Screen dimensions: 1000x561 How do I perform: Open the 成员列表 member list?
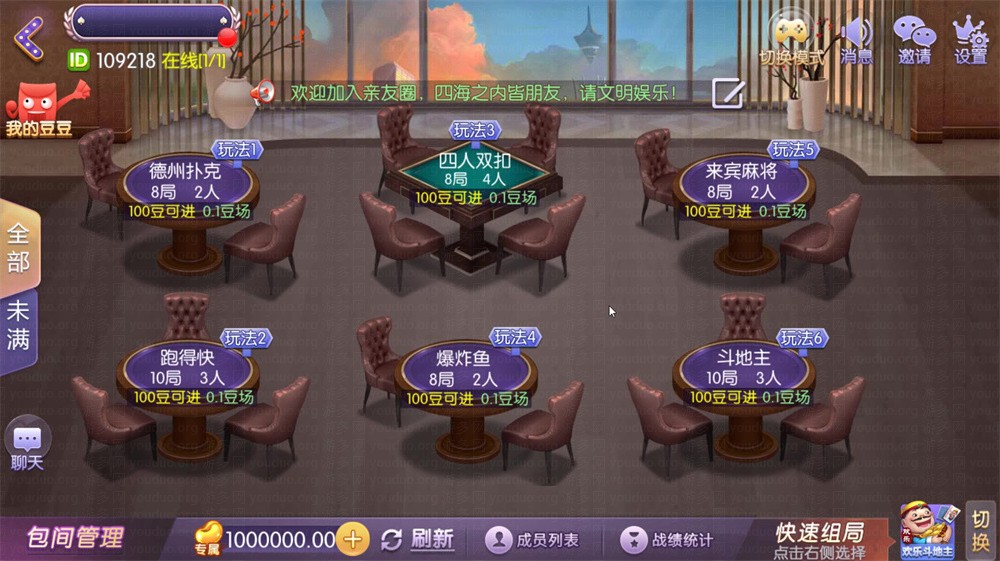533,540
